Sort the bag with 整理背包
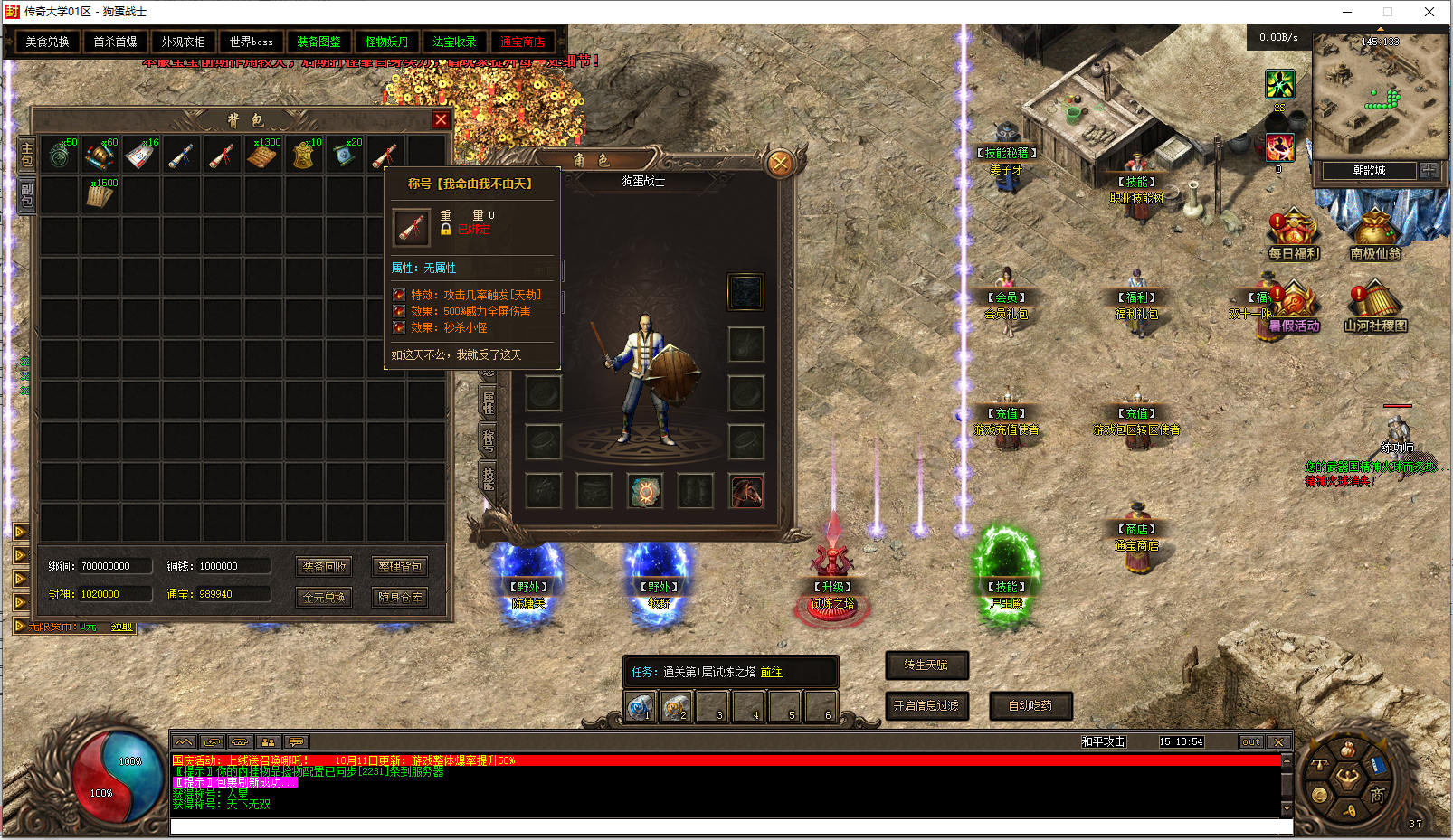The width and height of the screenshot is (1453, 840). (x=399, y=566)
